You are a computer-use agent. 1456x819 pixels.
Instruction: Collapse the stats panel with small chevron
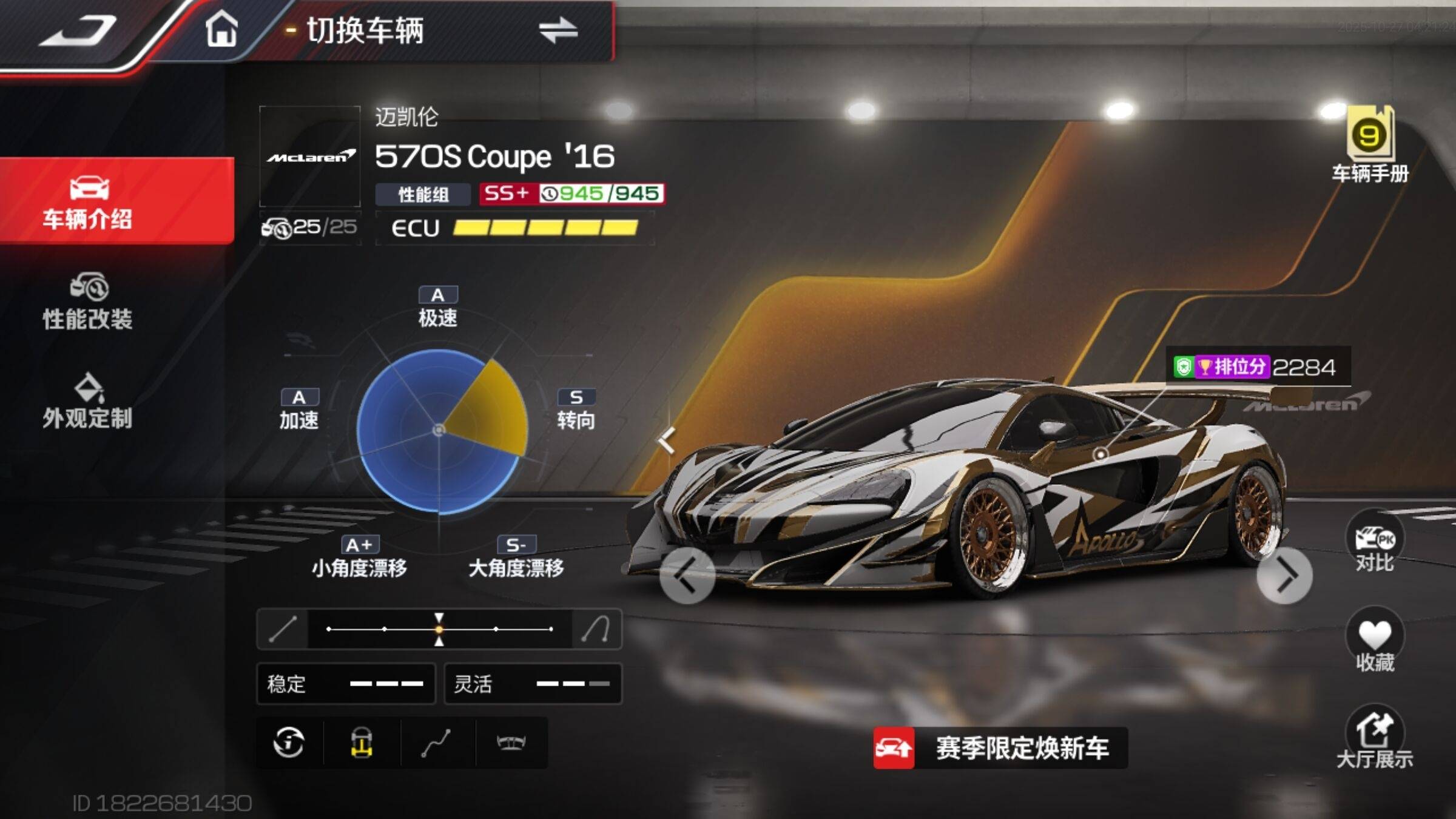point(667,439)
